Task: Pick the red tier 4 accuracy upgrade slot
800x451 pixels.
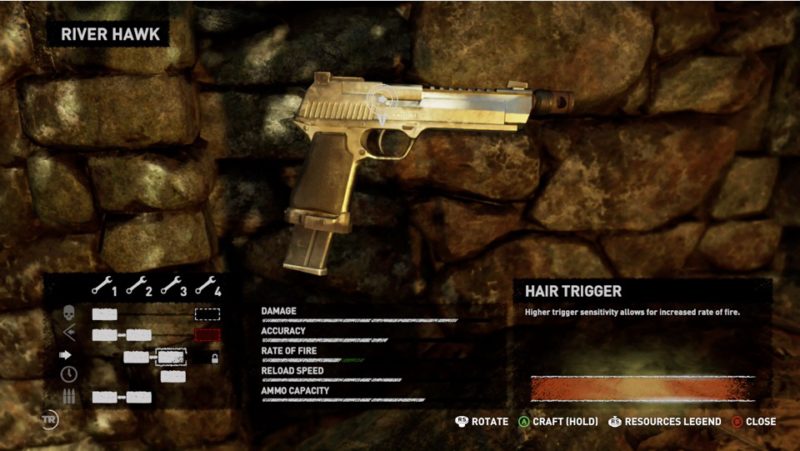Action: coord(207,335)
